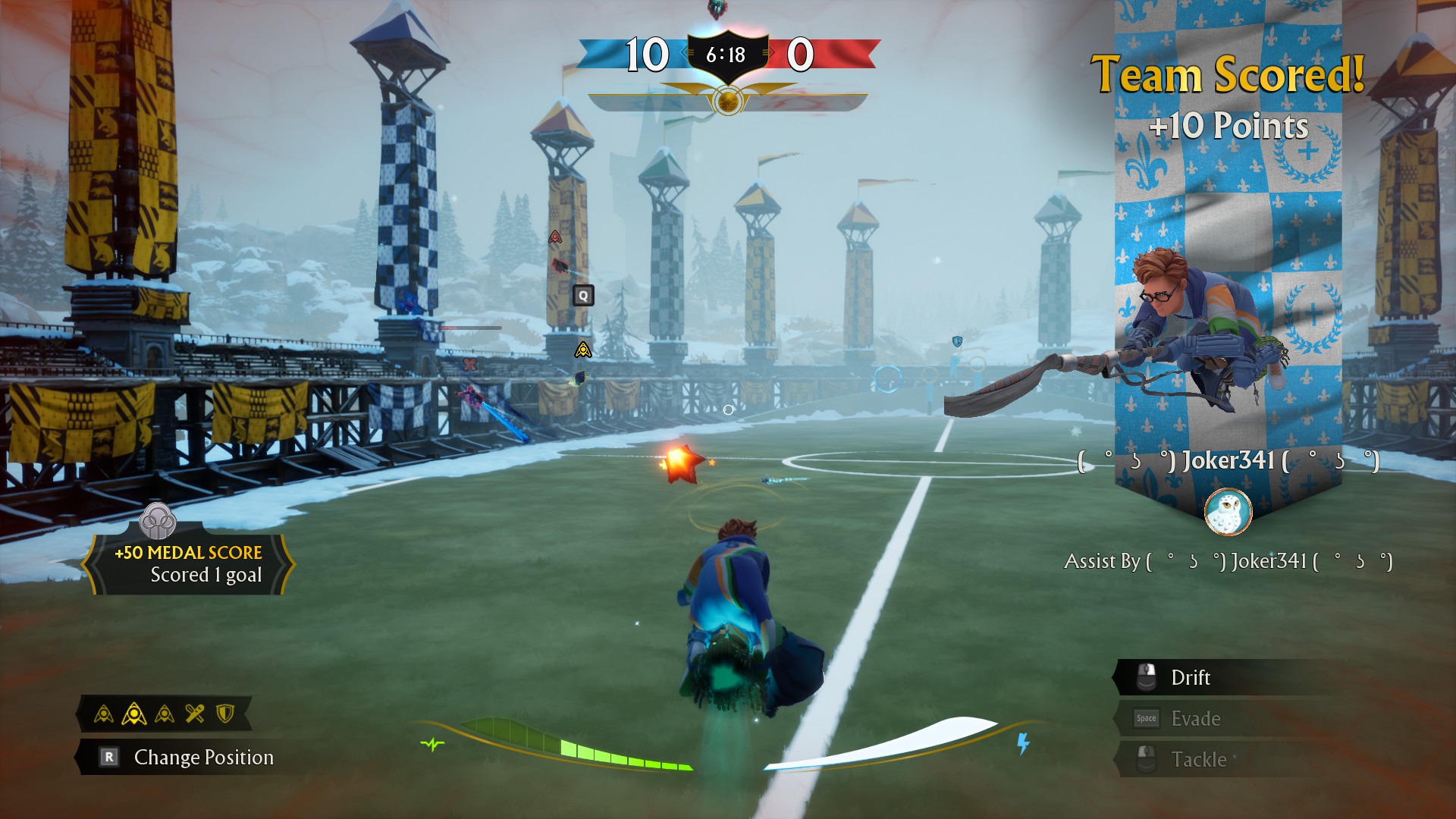Screen dimensions: 1456x819
Task: Select the Drift action entry
Action: pyautogui.click(x=1190, y=677)
